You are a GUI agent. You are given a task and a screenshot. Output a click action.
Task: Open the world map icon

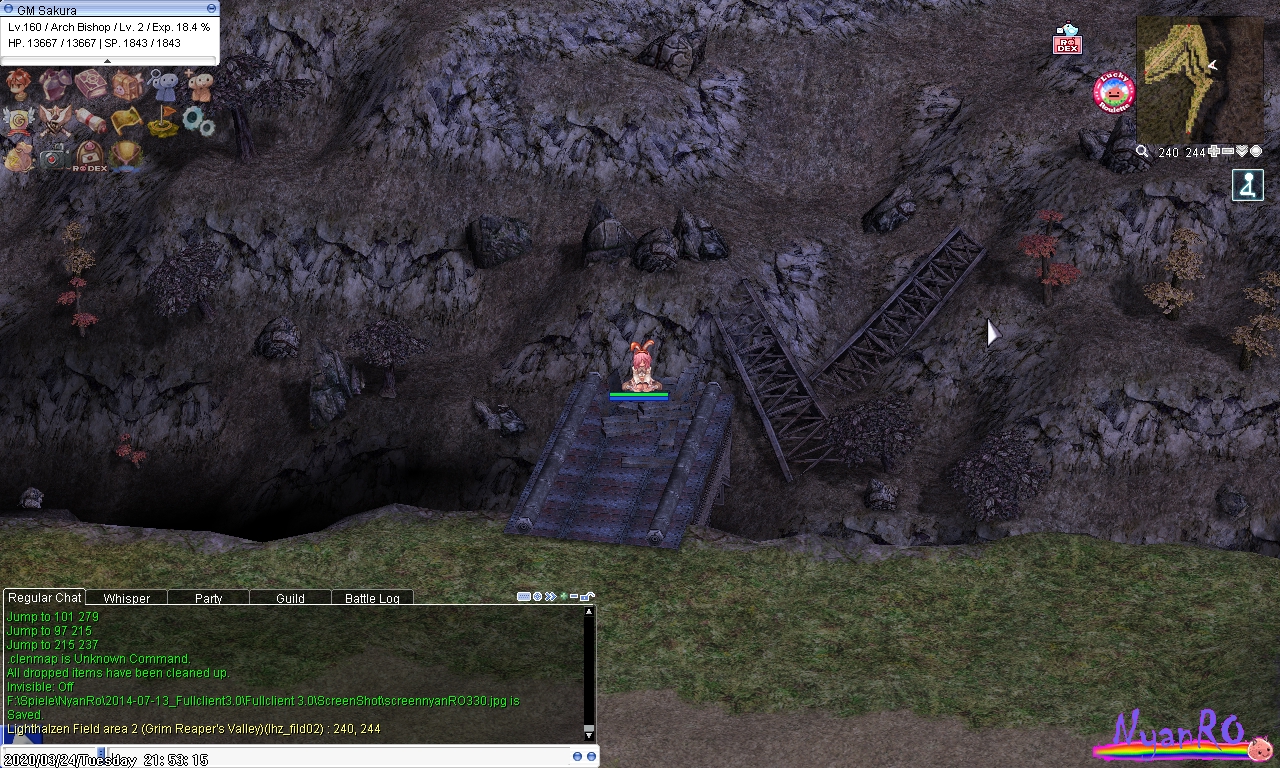pos(127,120)
